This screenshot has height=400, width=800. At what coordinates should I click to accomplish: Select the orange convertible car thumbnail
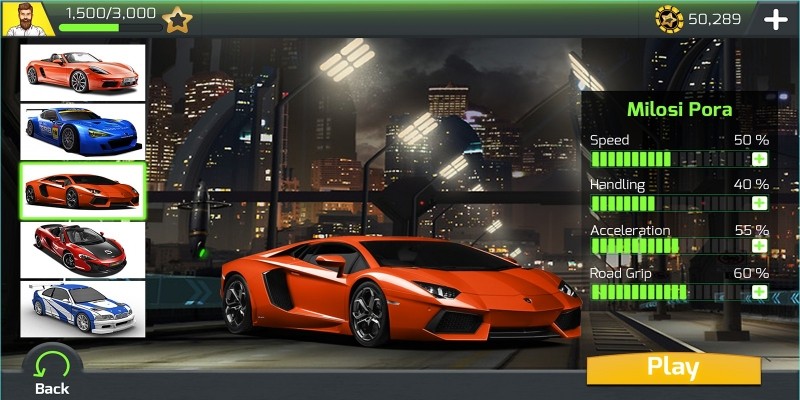[83, 72]
